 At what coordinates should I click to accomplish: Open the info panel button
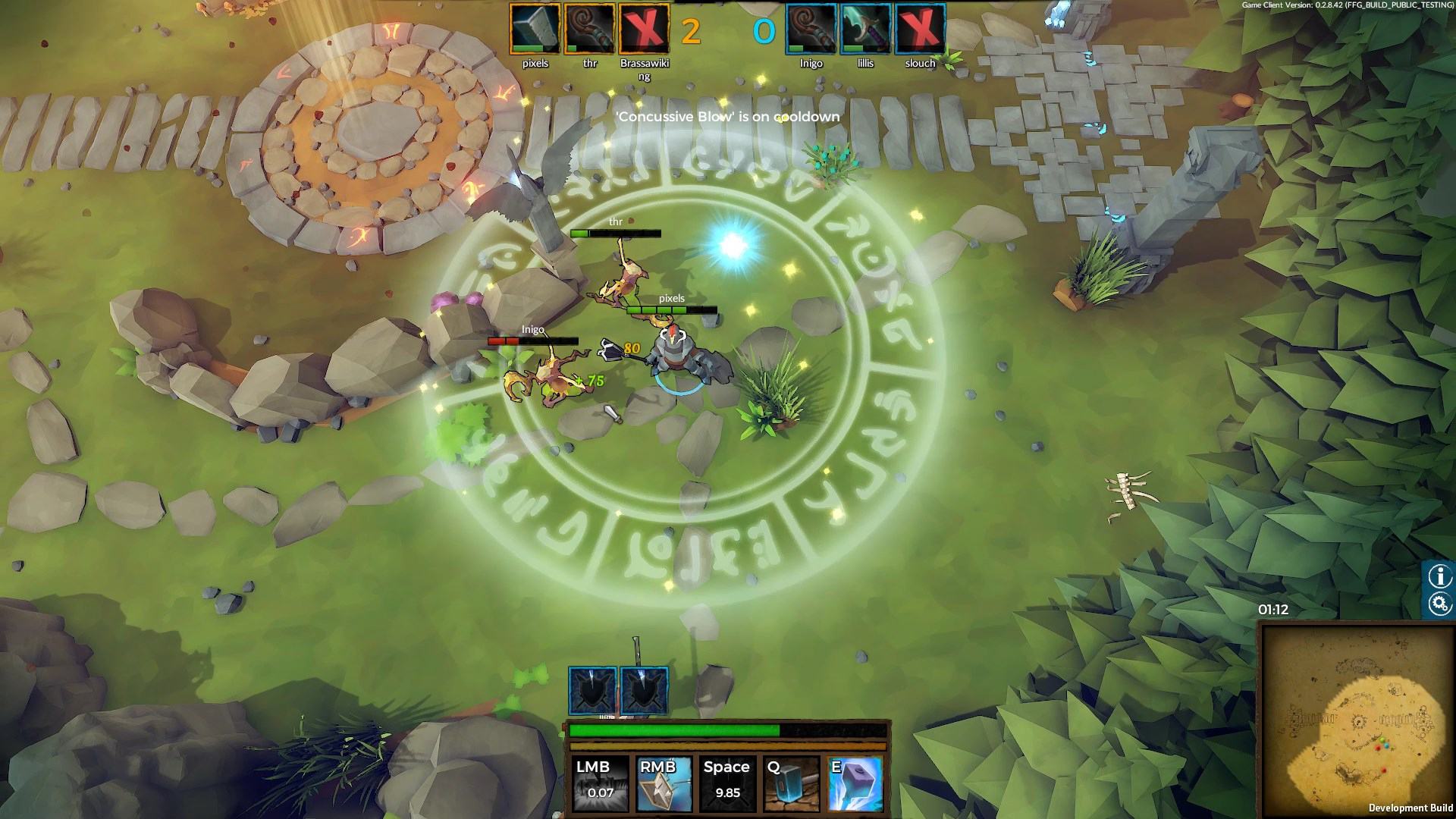click(x=1439, y=576)
